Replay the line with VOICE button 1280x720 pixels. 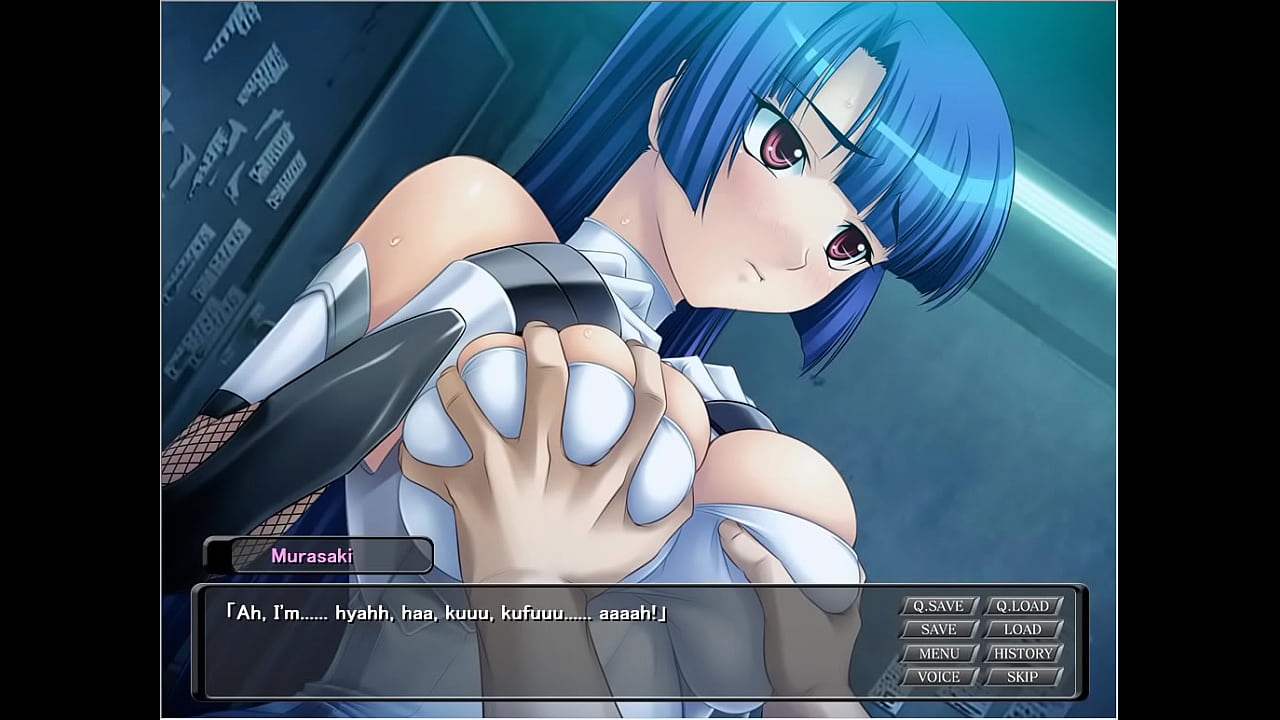pyautogui.click(x=938, y=677)
